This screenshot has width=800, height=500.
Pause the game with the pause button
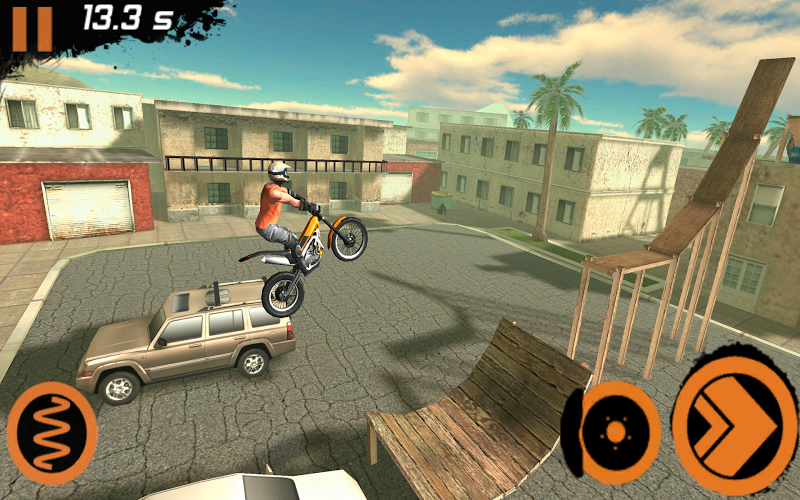(32, 27)
